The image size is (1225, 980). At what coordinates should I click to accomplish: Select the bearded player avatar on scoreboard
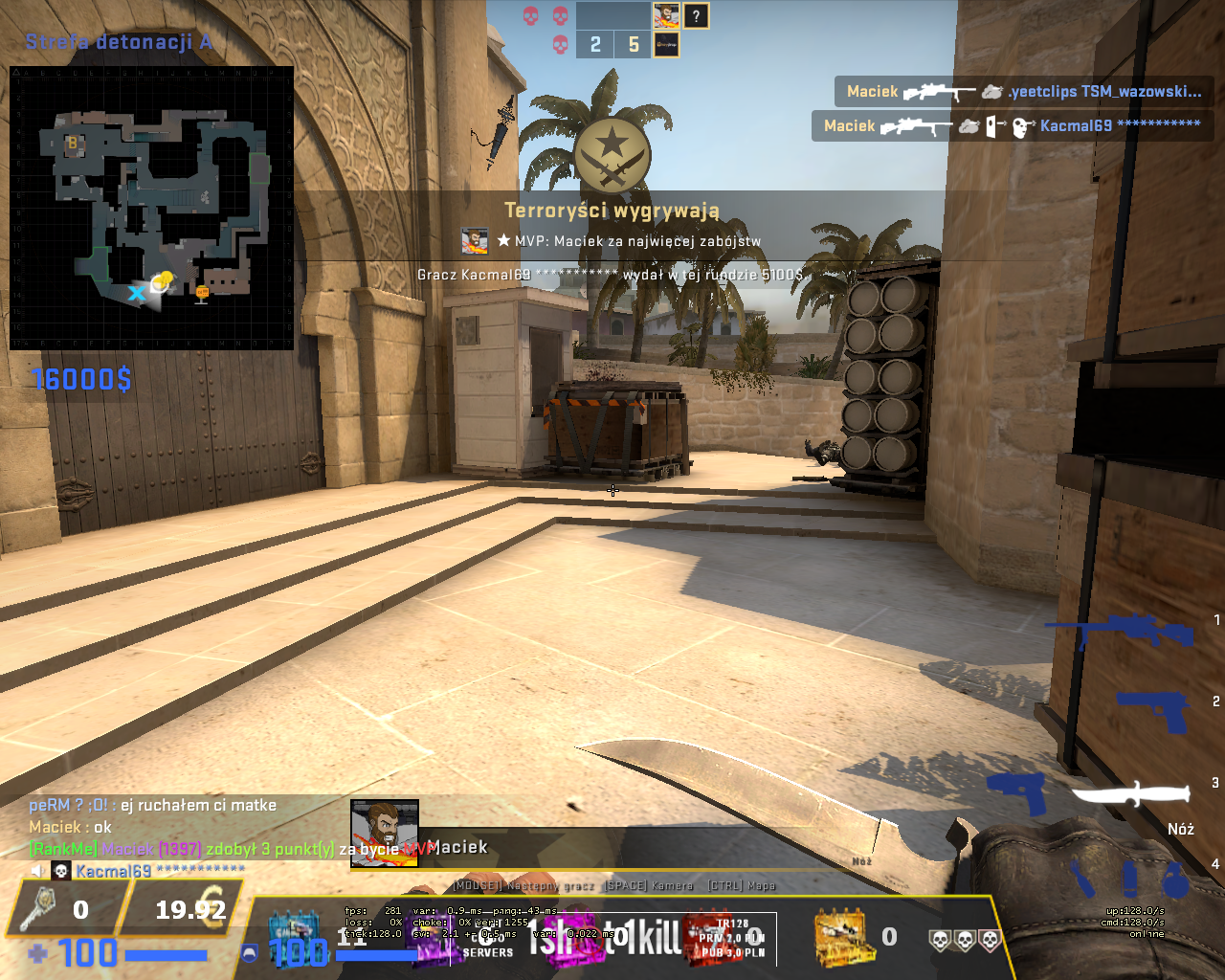666,15
